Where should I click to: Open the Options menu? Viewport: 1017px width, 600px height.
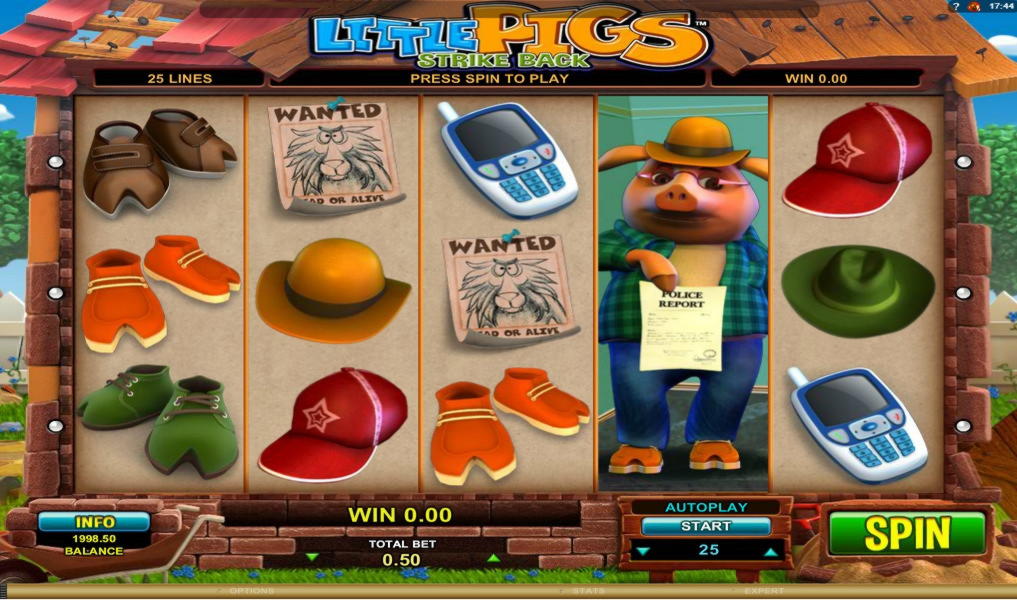250,591
